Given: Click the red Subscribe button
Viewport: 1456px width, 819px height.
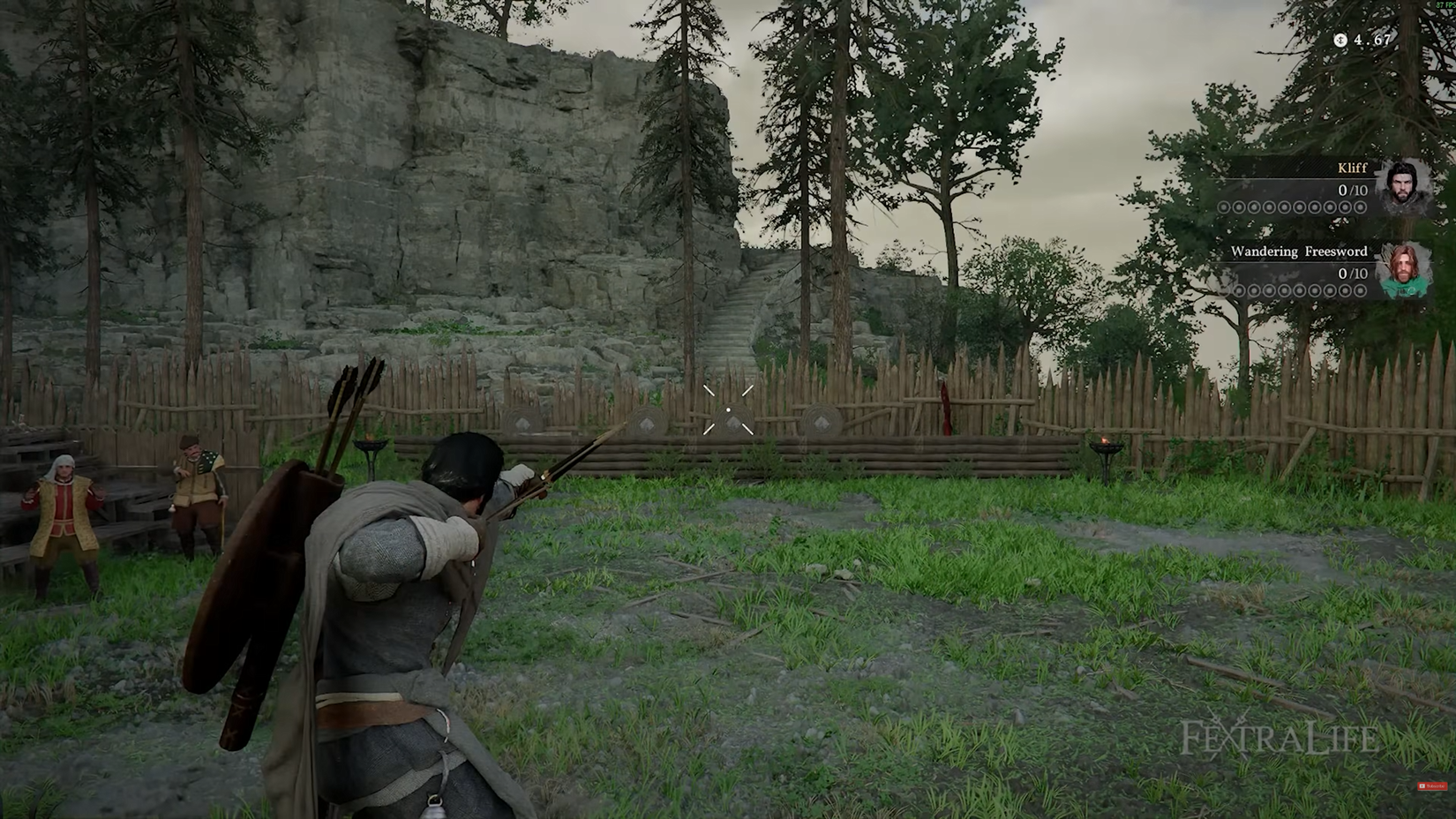Looking at the screenshot, I should coord(1433,786).
